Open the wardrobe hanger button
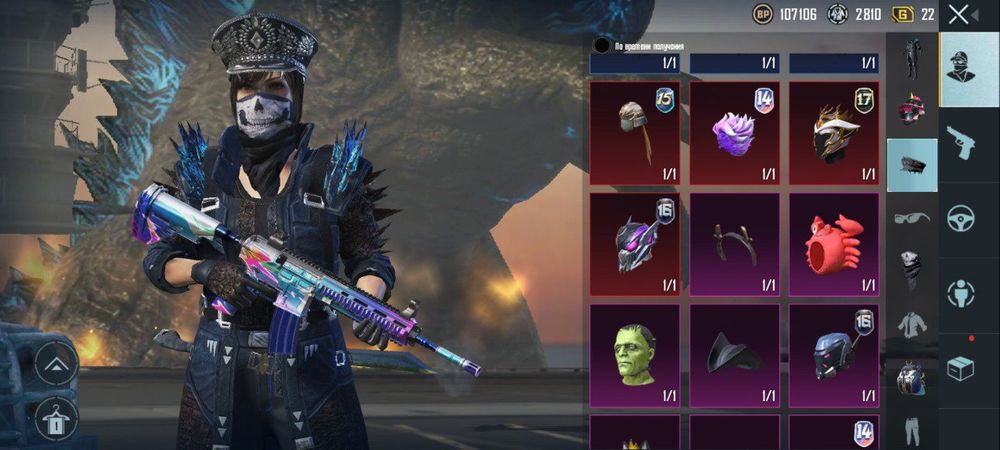The width and height of the screenshot is (1000, 450). pos(56,420)
